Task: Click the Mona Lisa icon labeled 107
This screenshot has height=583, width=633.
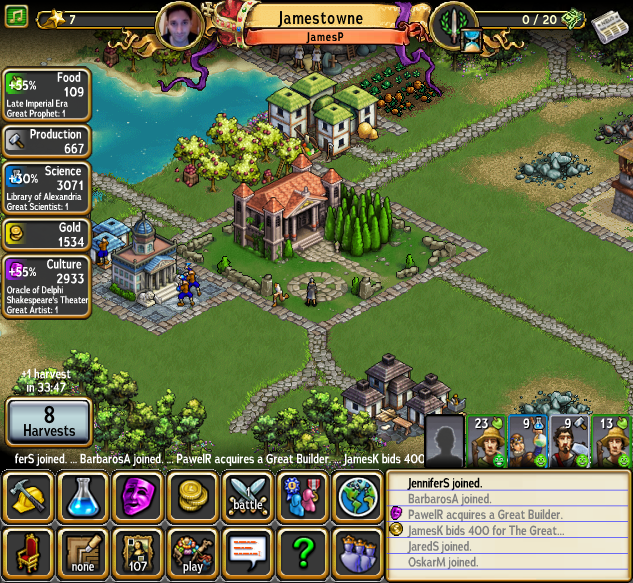Action: [x=138, y=553]
